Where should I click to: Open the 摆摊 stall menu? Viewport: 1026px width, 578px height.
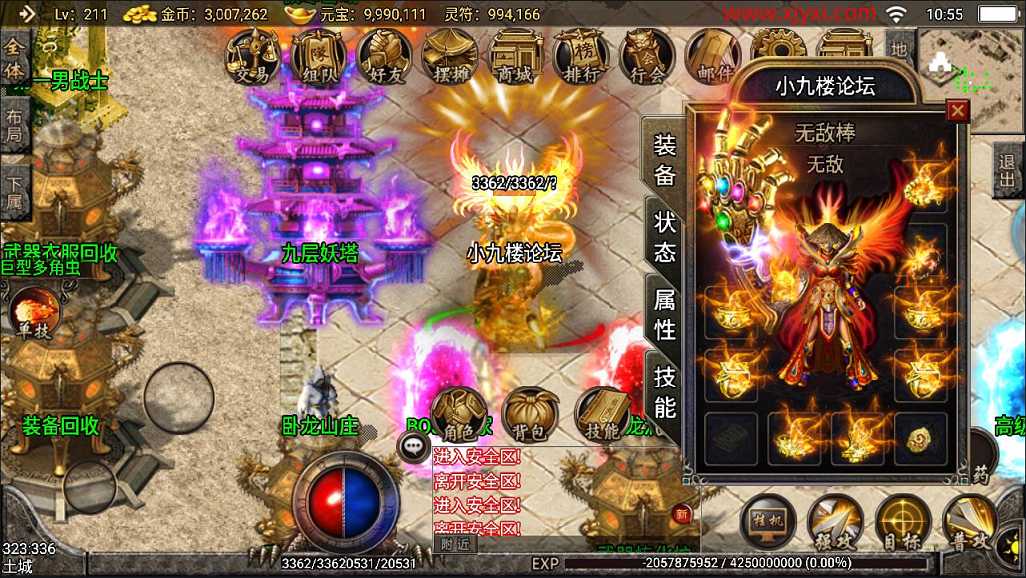point(450,55)
